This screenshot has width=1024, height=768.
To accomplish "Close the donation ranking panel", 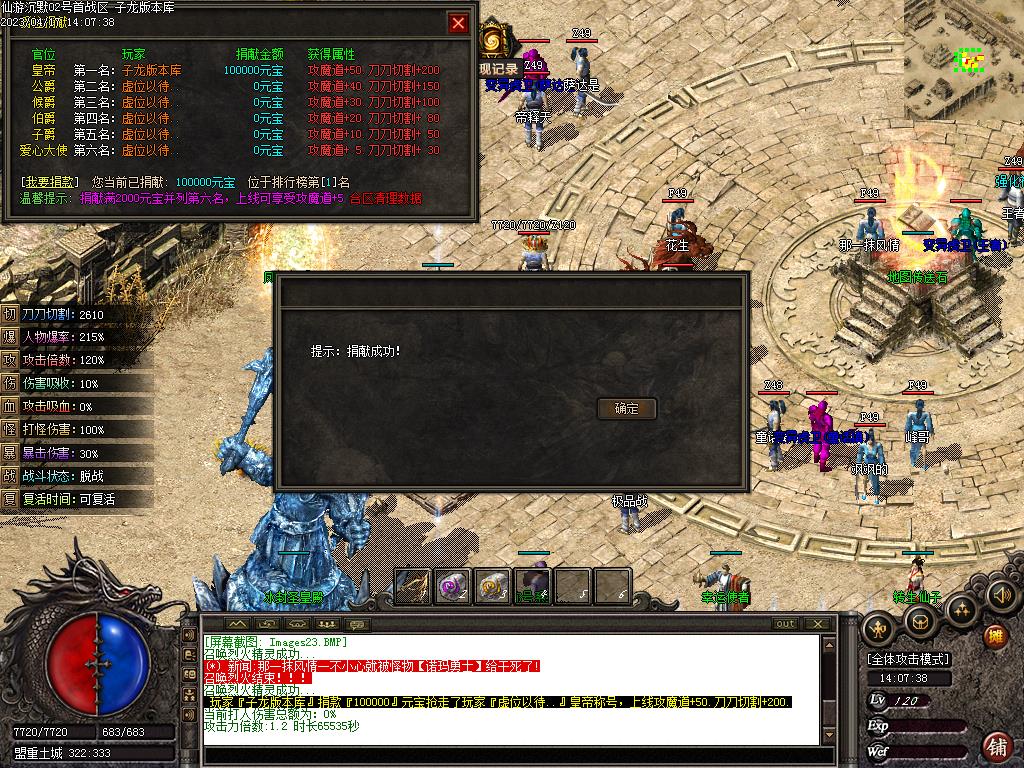I will (458, 23).
